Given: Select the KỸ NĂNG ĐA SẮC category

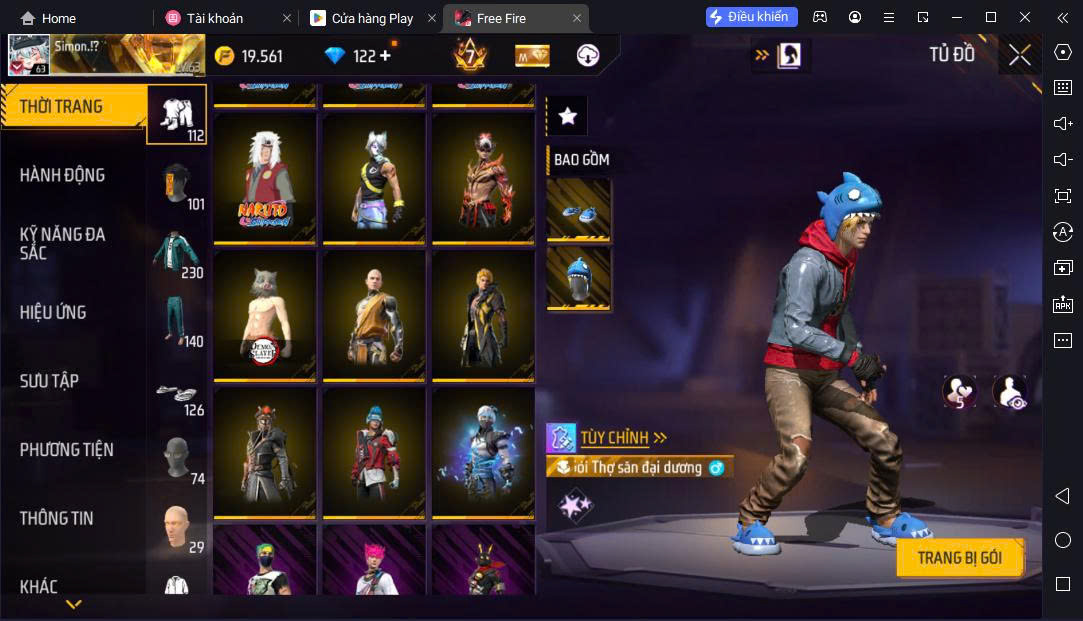Looking at the screenshot, I should click(x=62, y=243).
